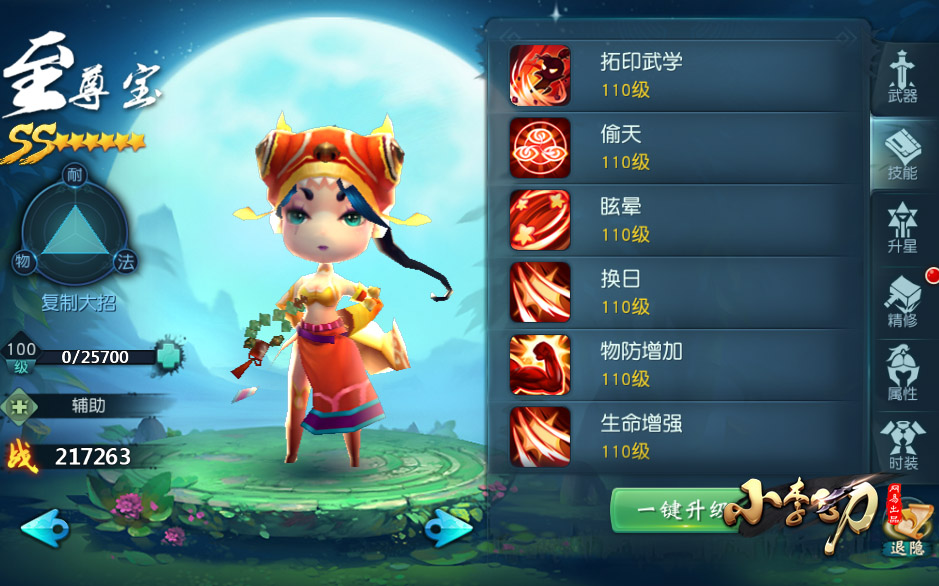Image resolution: width=939 pixels, height=586 pixels.
Task: Open the 精修 refinement tab
Action: 902,300
